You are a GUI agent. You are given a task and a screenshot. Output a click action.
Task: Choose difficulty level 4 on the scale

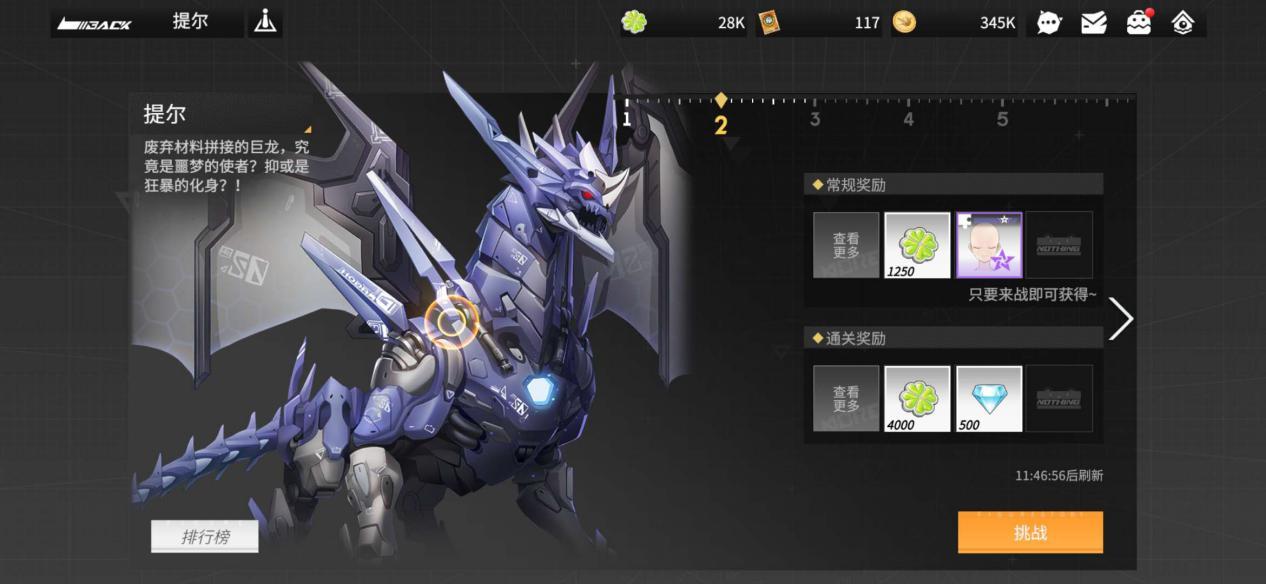(908, 119)
